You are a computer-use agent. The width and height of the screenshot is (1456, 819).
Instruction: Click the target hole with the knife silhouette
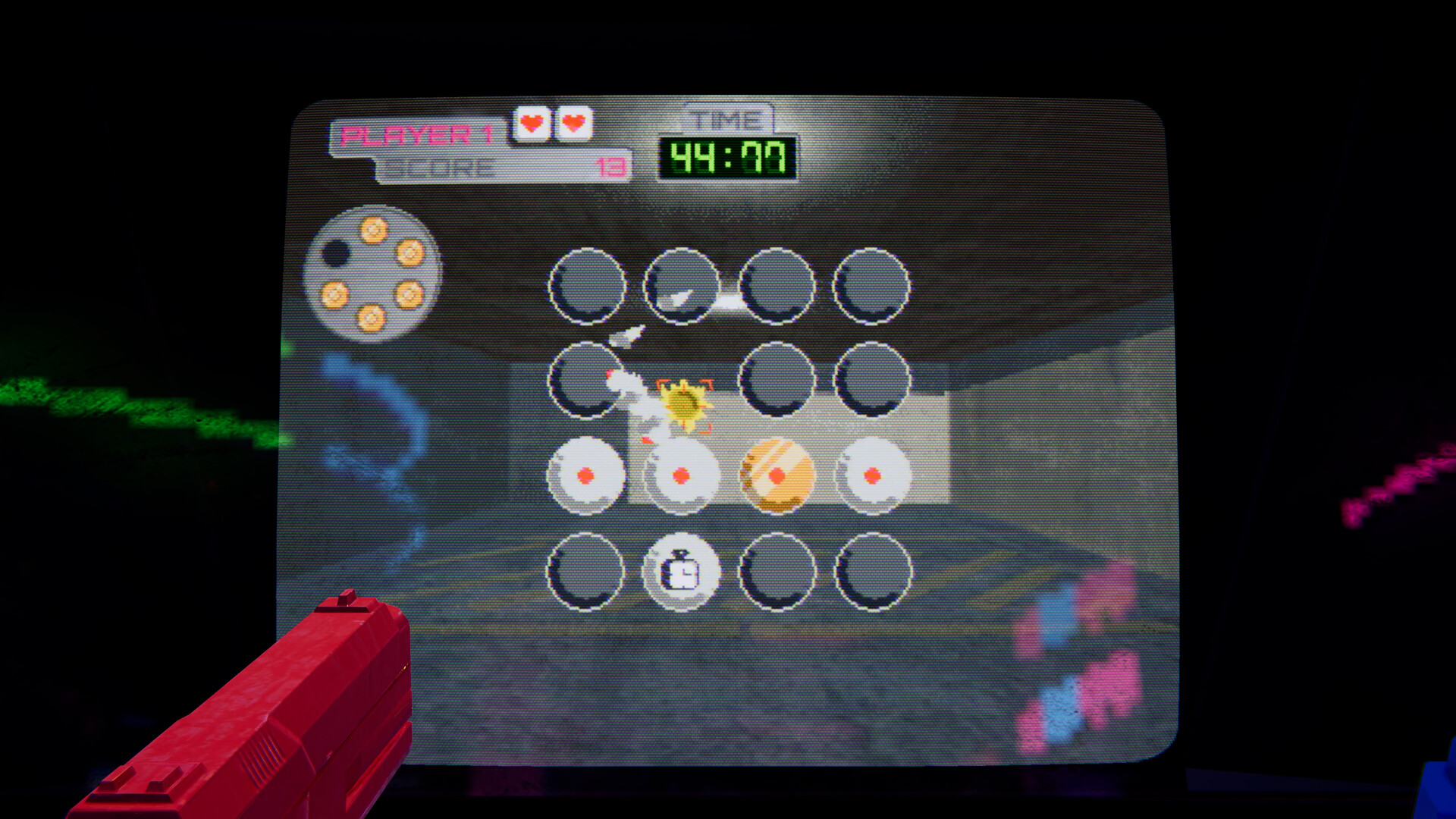pyautogui.click(x=681, y=290)
